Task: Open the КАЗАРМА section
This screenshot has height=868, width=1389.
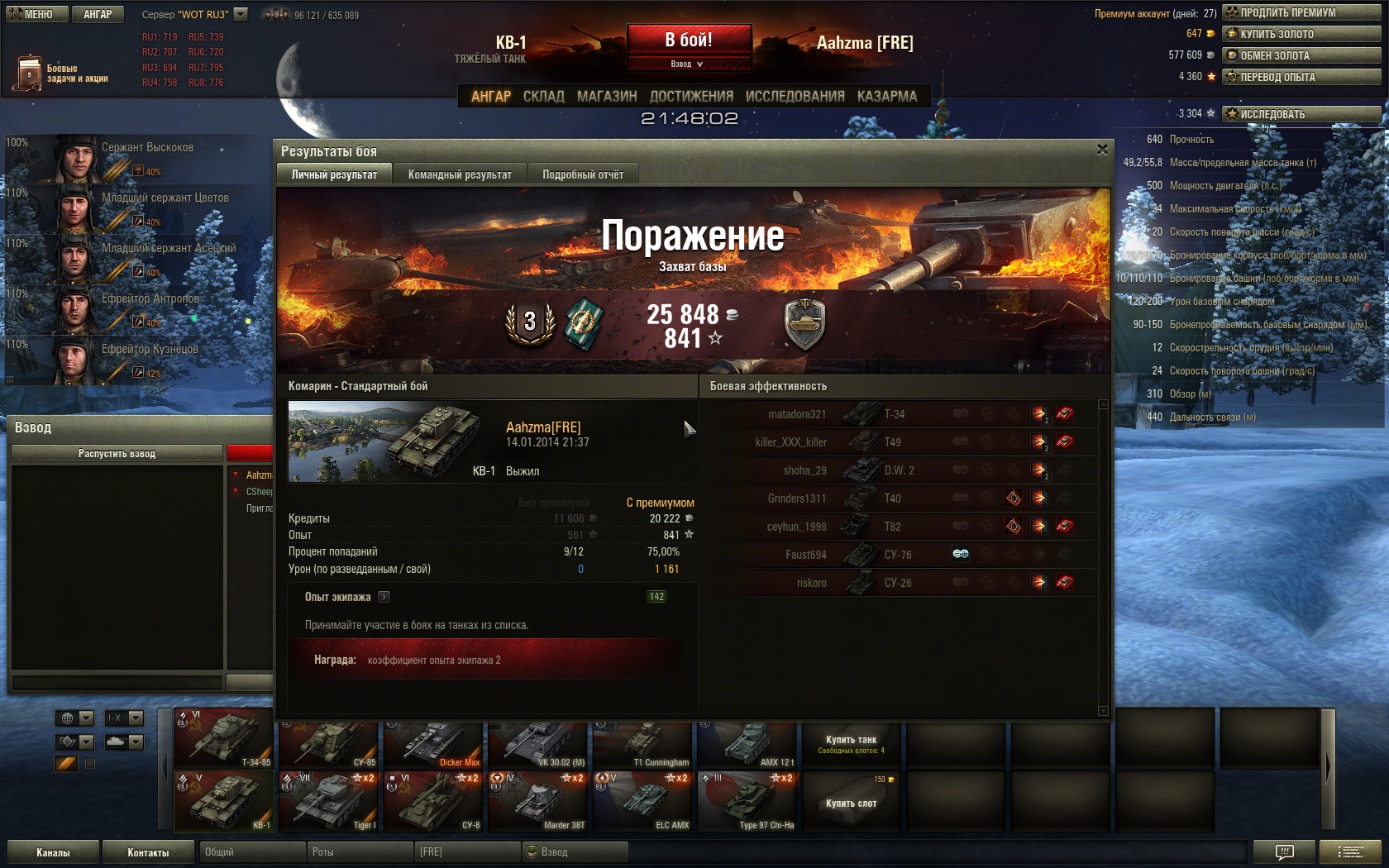Action: pyautogui.click(x=886, y=97)
